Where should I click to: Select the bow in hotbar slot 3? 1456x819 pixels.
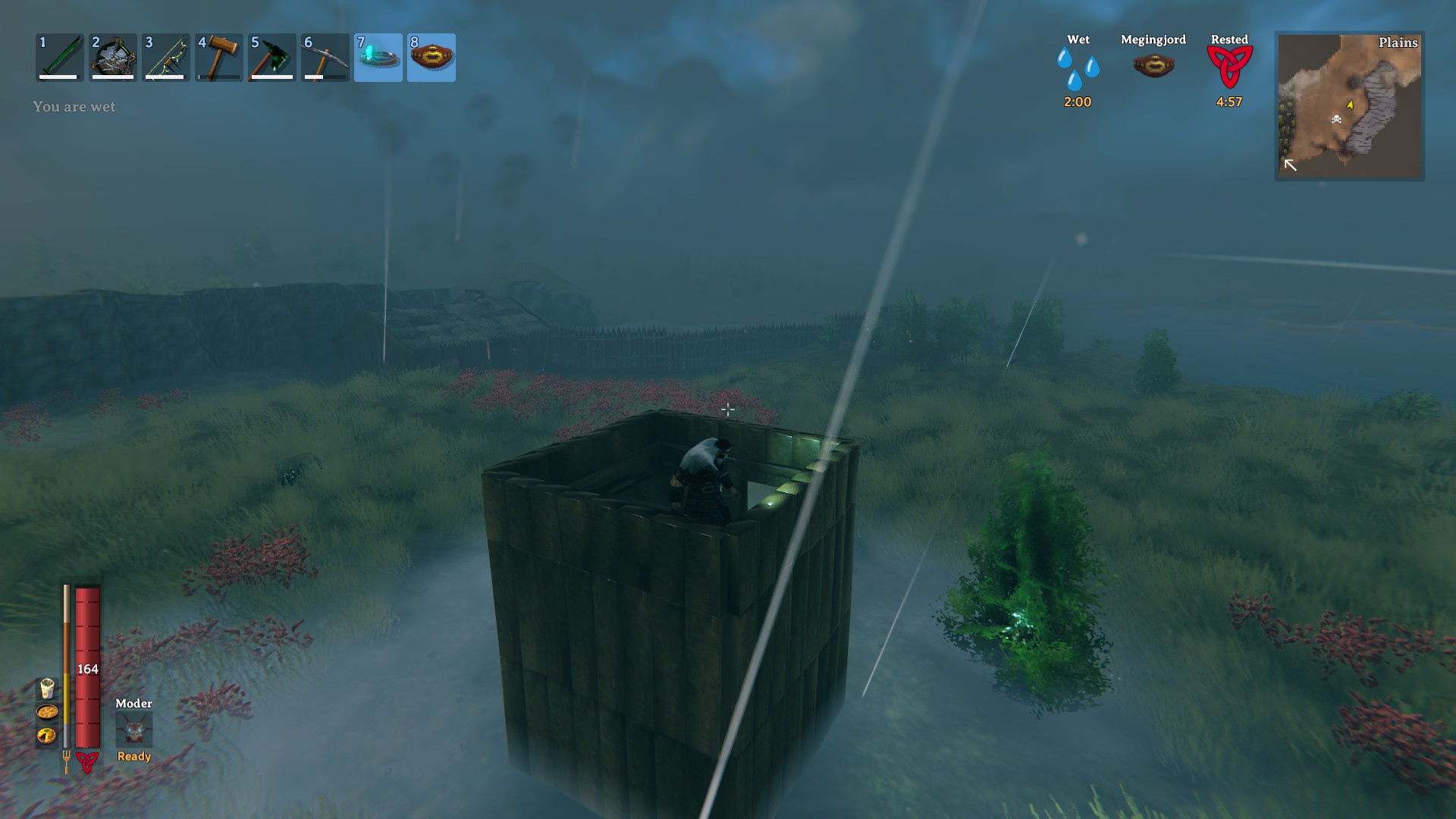[166, 57]
